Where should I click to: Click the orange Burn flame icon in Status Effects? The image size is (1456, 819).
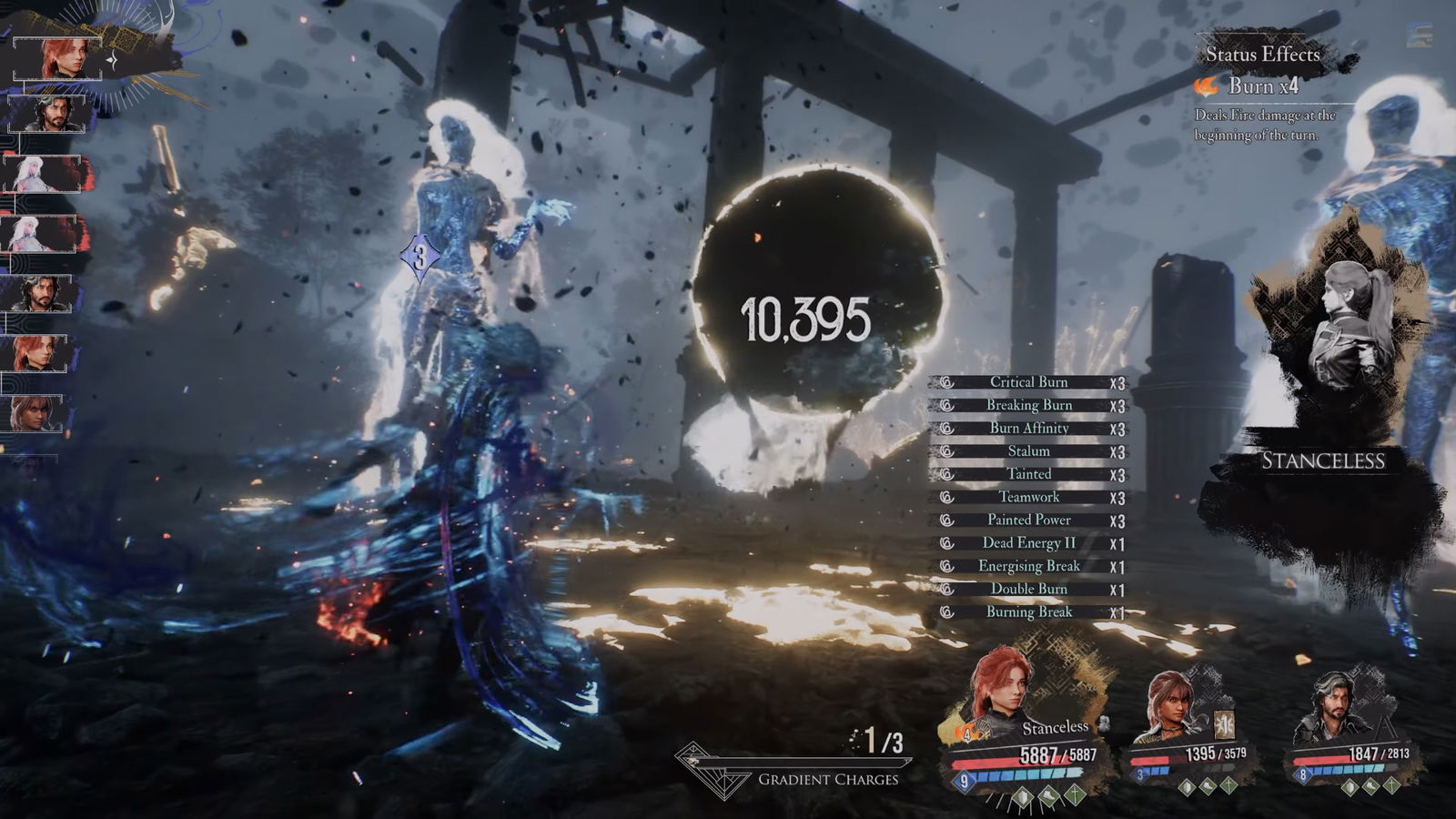[x=1206, y=86]
